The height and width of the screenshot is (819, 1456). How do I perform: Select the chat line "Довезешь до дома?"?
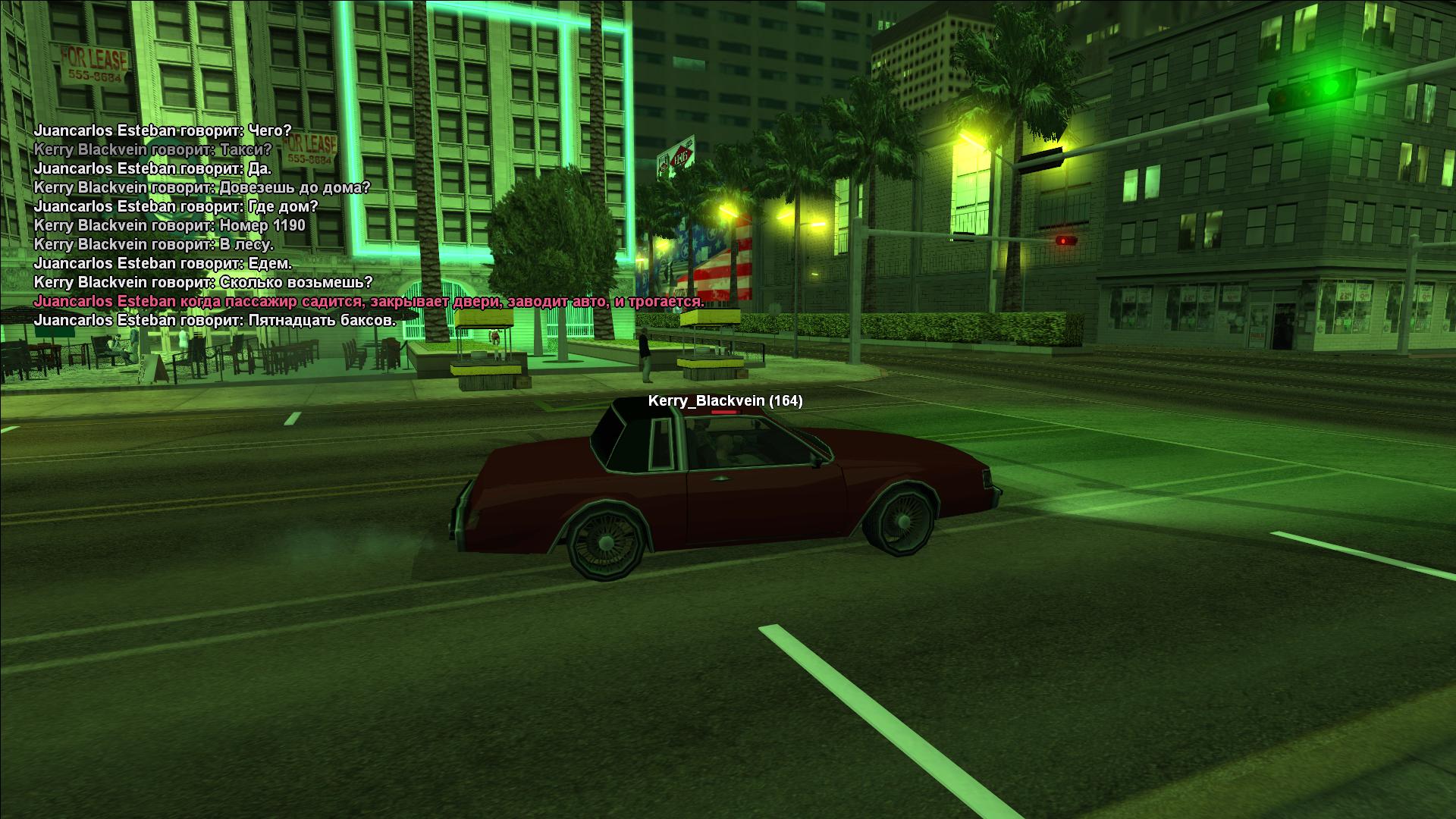[202, 187]
